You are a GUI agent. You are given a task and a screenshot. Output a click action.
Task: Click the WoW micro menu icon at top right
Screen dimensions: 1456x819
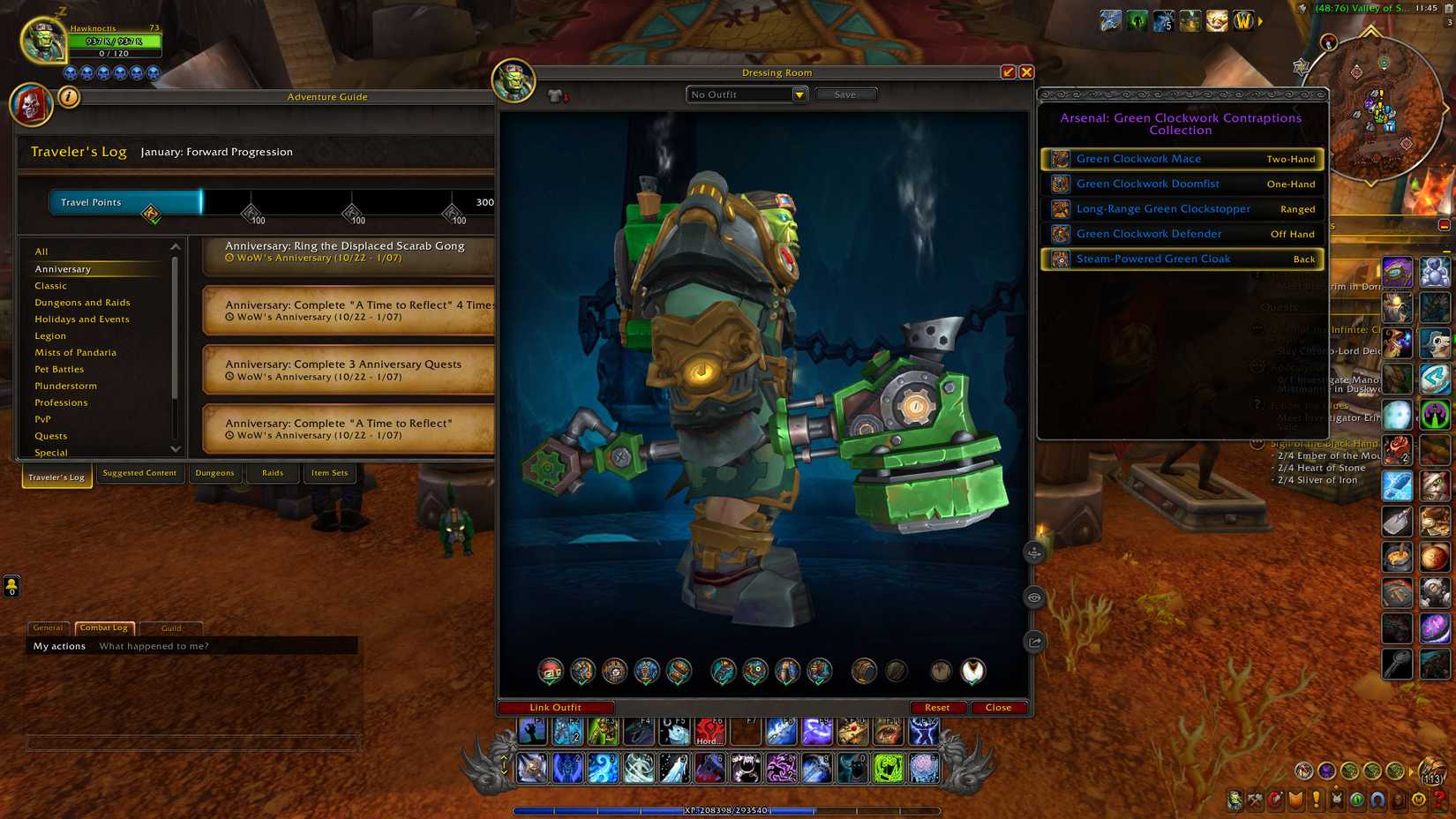coord(1245,21)
